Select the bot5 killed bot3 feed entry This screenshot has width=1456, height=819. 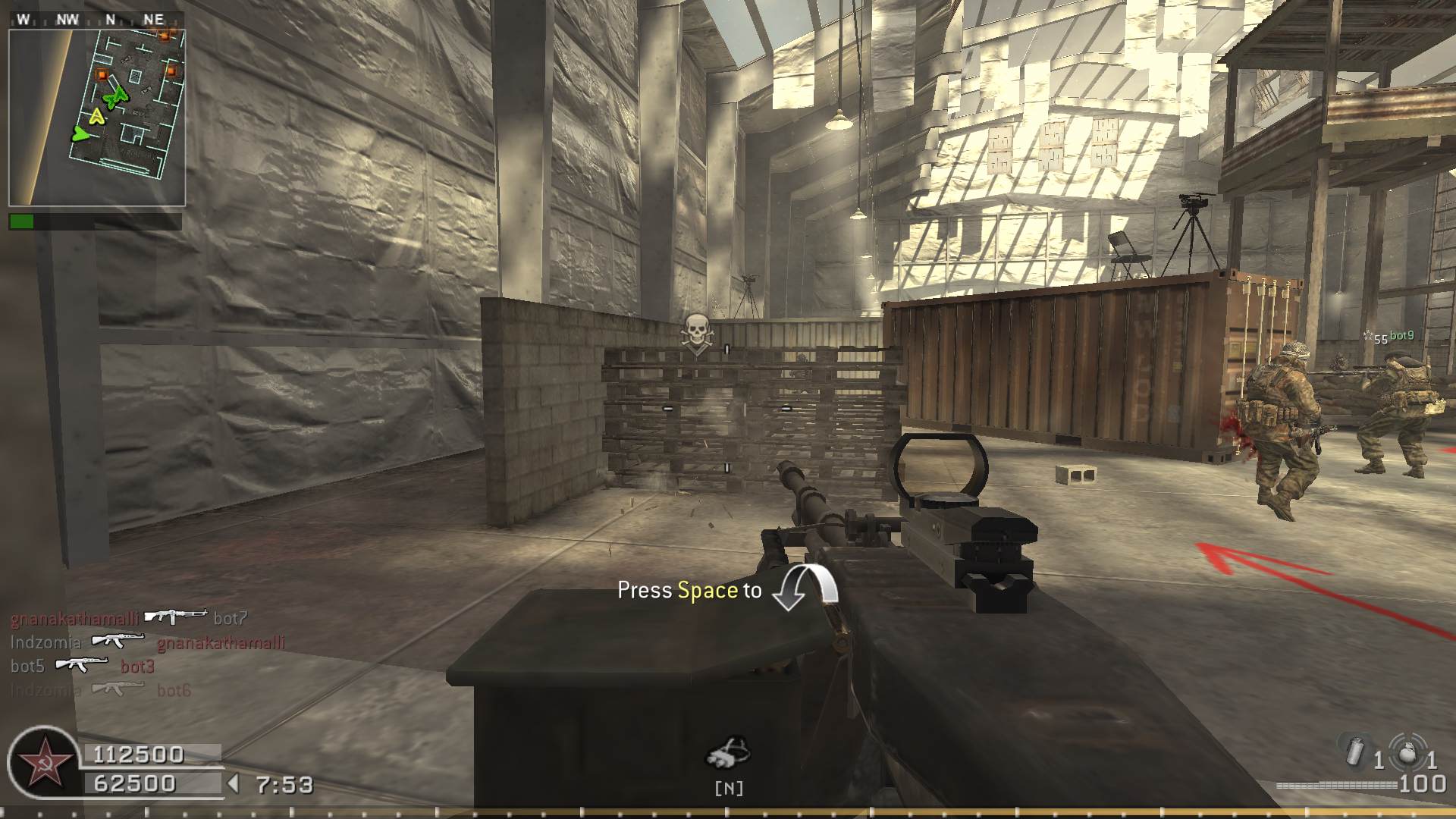(x=82, y=666)
